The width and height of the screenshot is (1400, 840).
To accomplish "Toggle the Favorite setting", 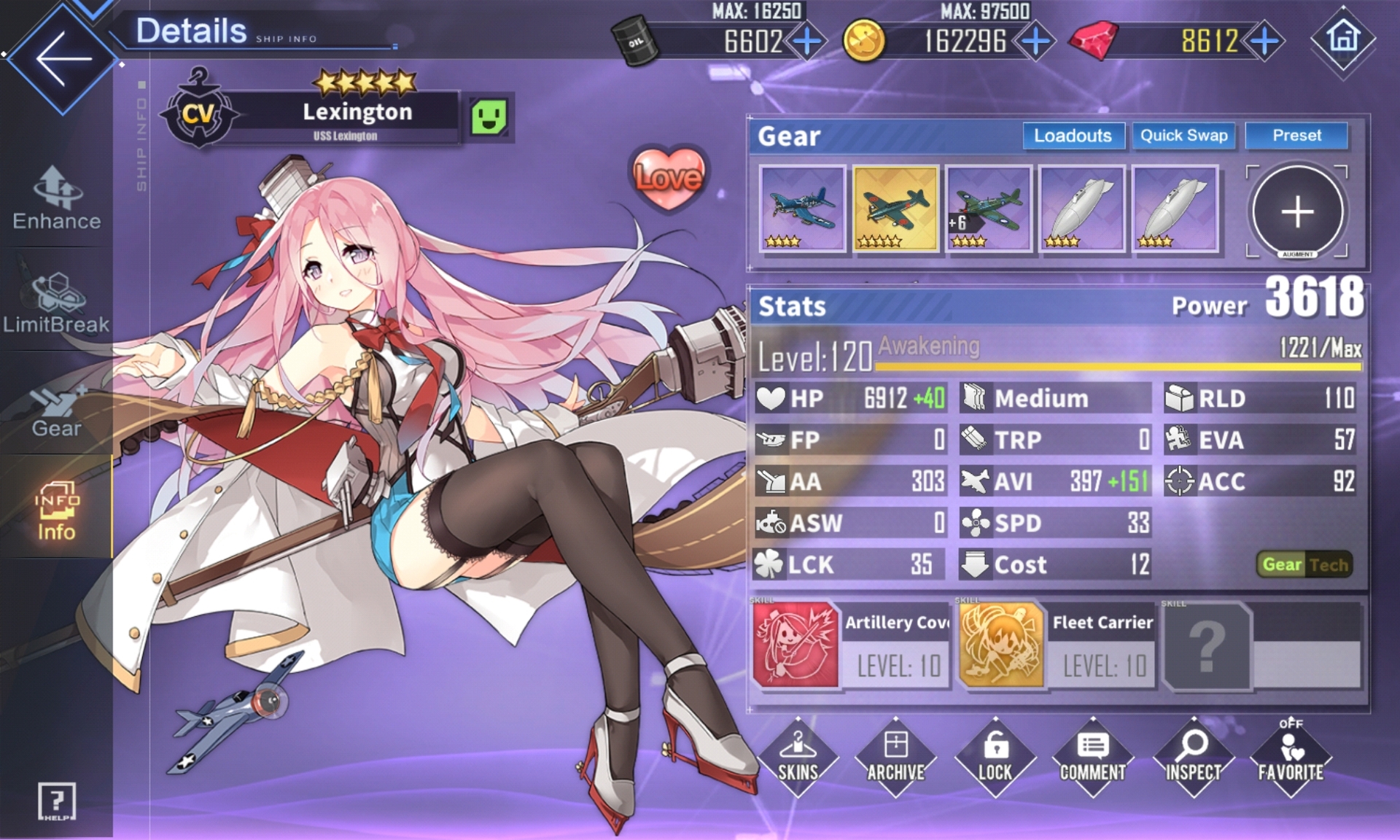I will pos(1291,758).
